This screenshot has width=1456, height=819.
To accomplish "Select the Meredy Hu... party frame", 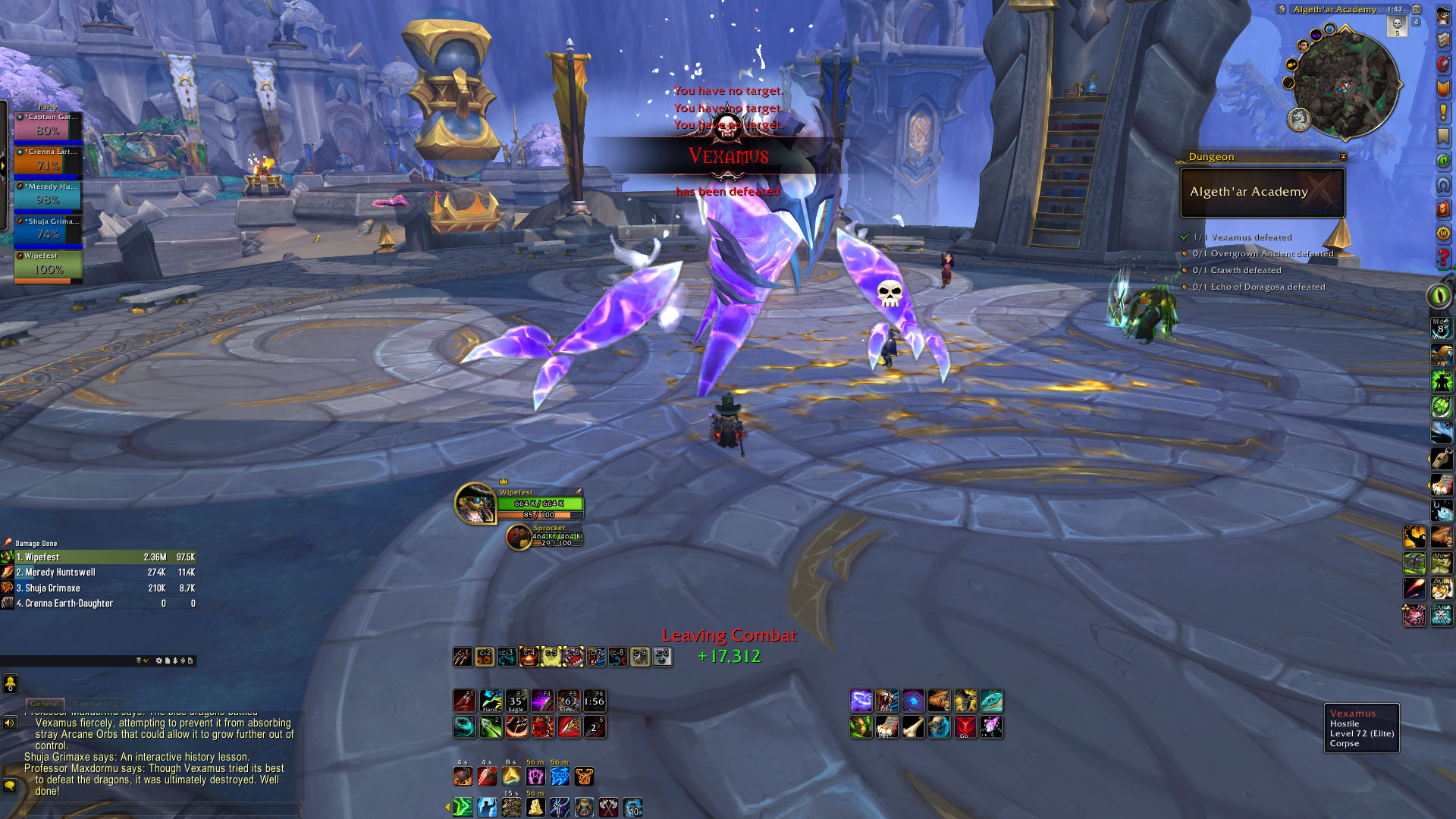I will pos(49,196).
